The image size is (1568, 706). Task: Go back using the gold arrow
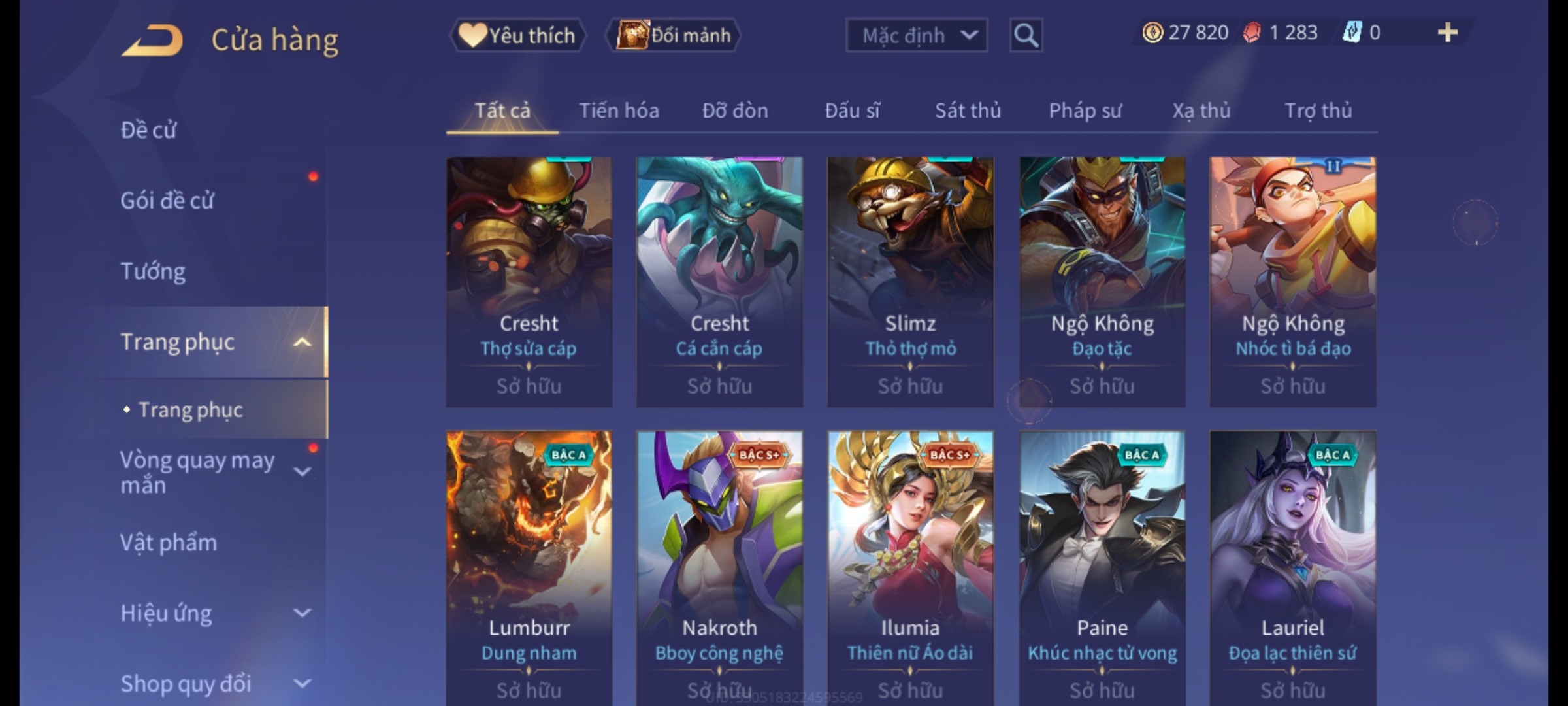(152, 41)
